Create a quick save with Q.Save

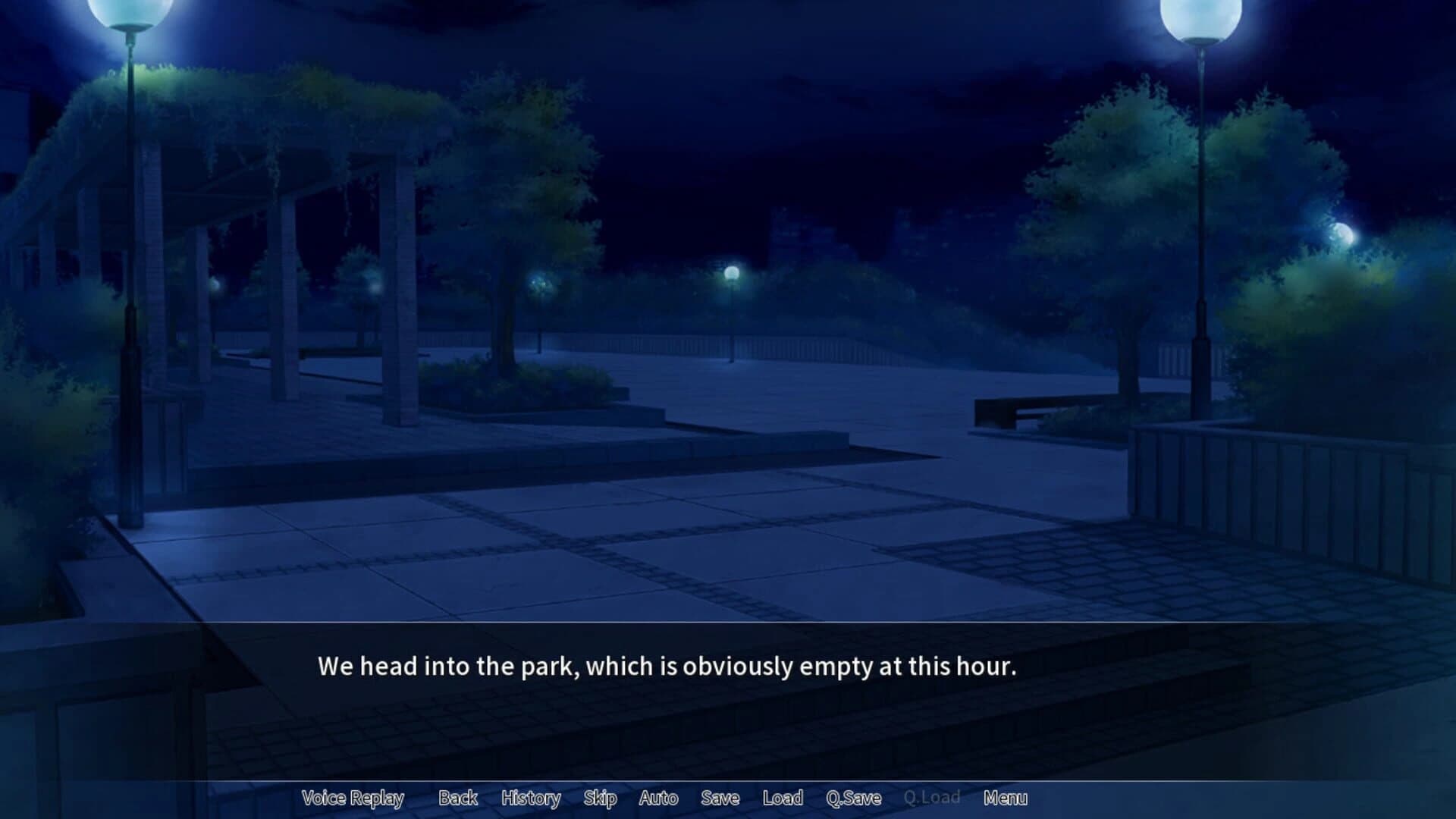[855, 798]
